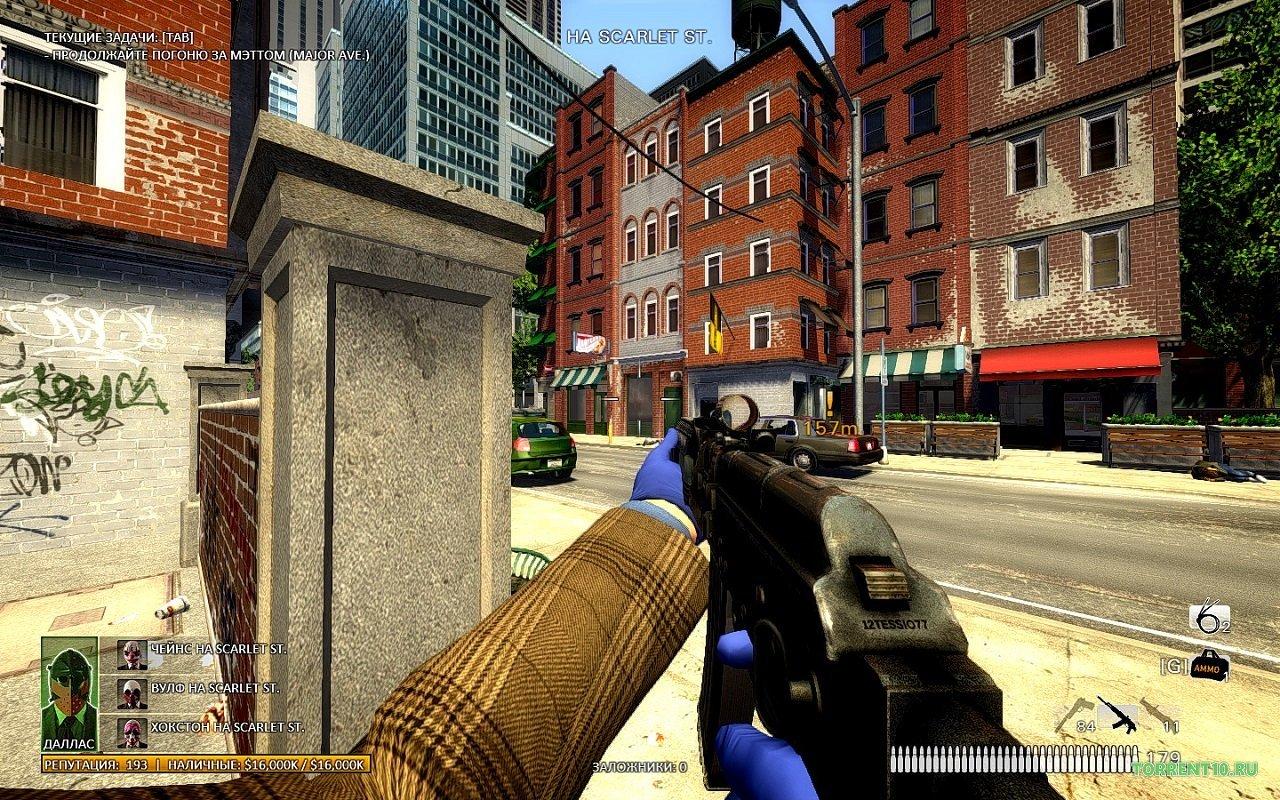Click the cable ties icon
This screenshot has width=1280, height=800.
[x=1208, y=620]
